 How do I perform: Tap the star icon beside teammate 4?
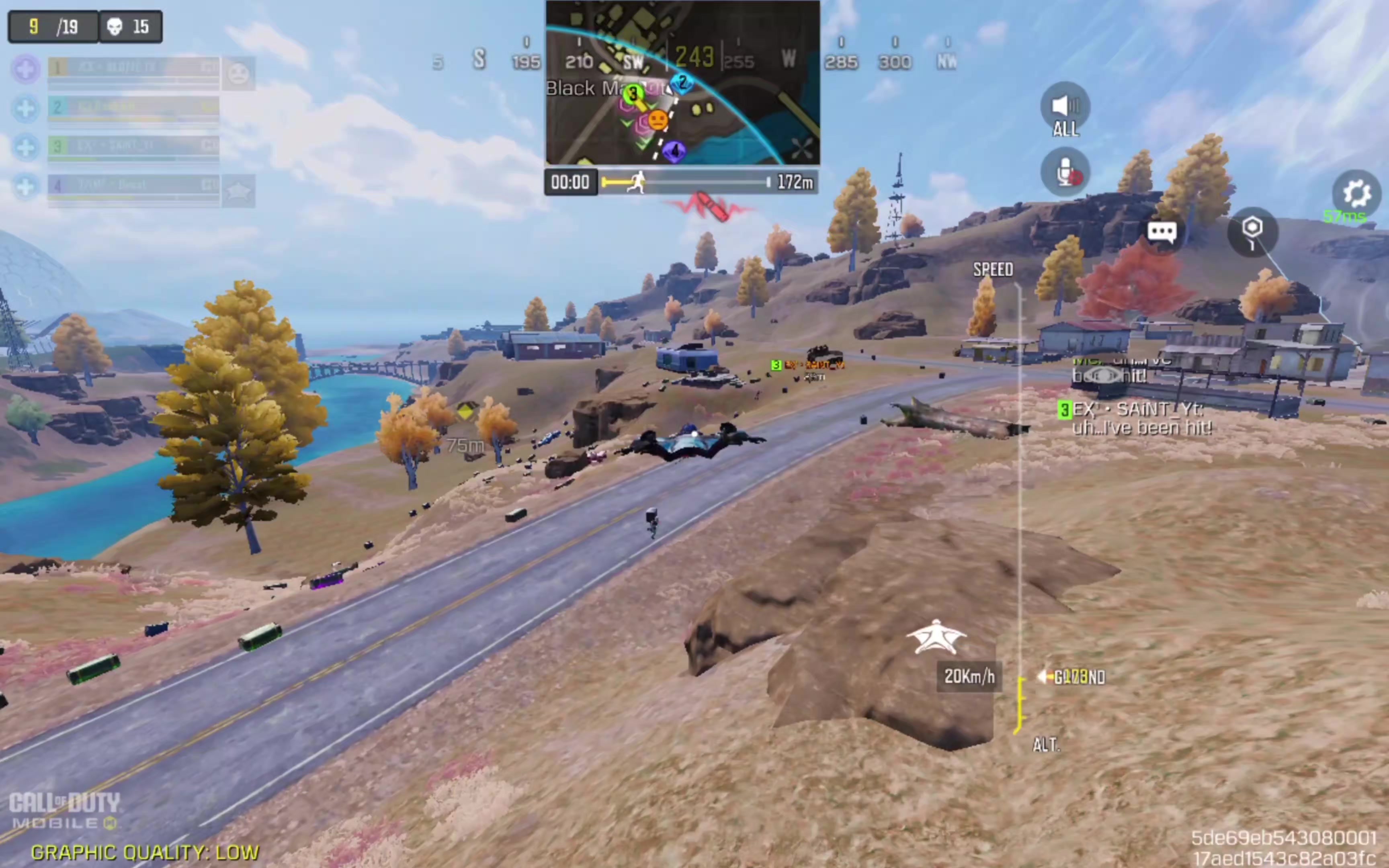(x=238, y=190)
